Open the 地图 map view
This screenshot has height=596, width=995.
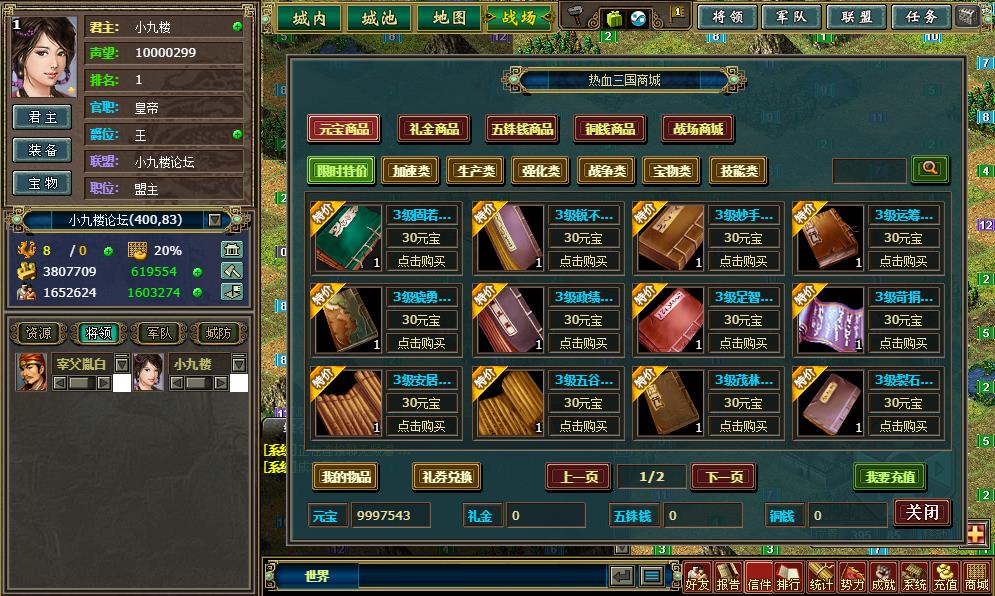point(442,17)
